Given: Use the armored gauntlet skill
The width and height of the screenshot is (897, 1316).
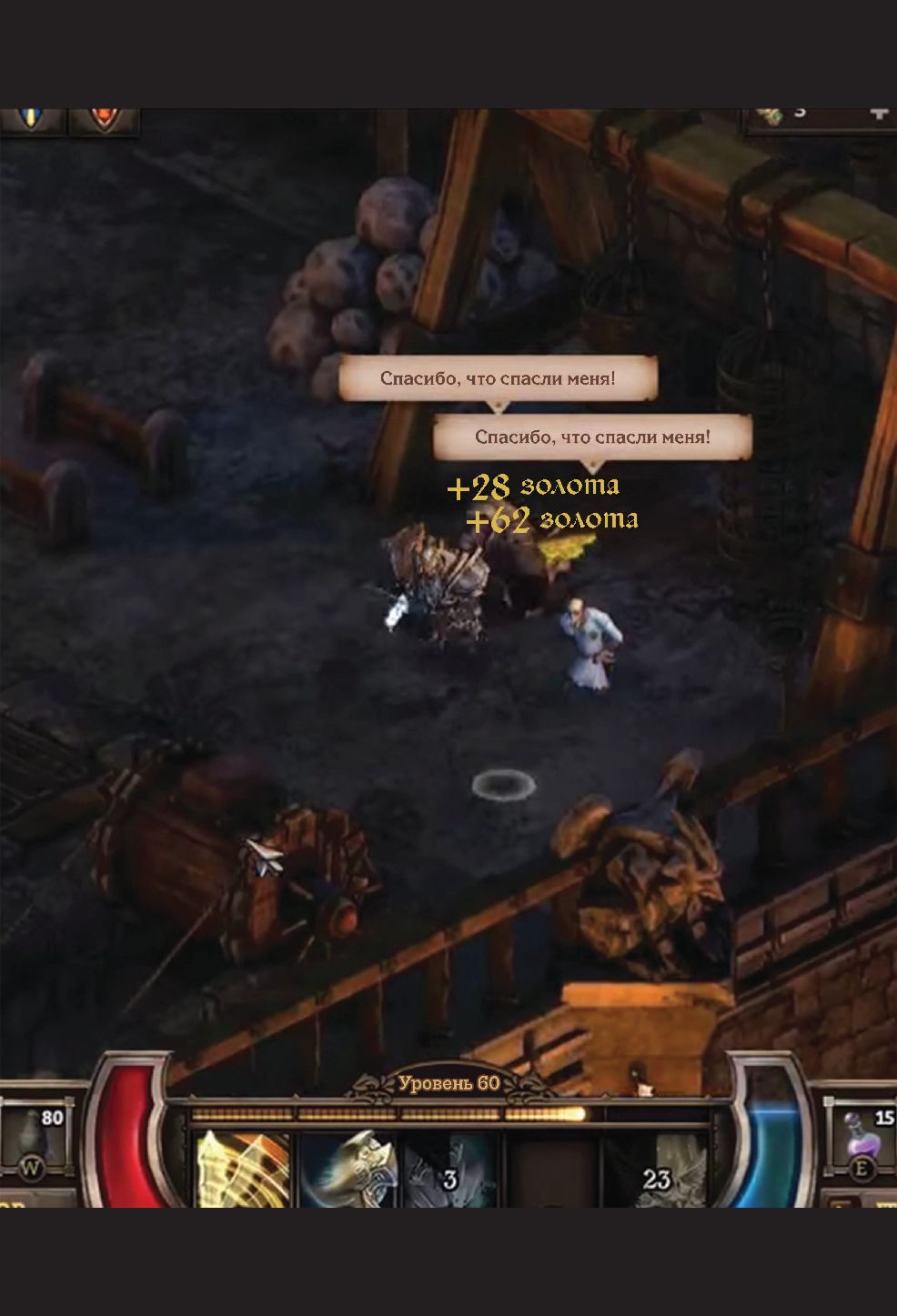Looking at the screenshot, I should pos(348,1169).
